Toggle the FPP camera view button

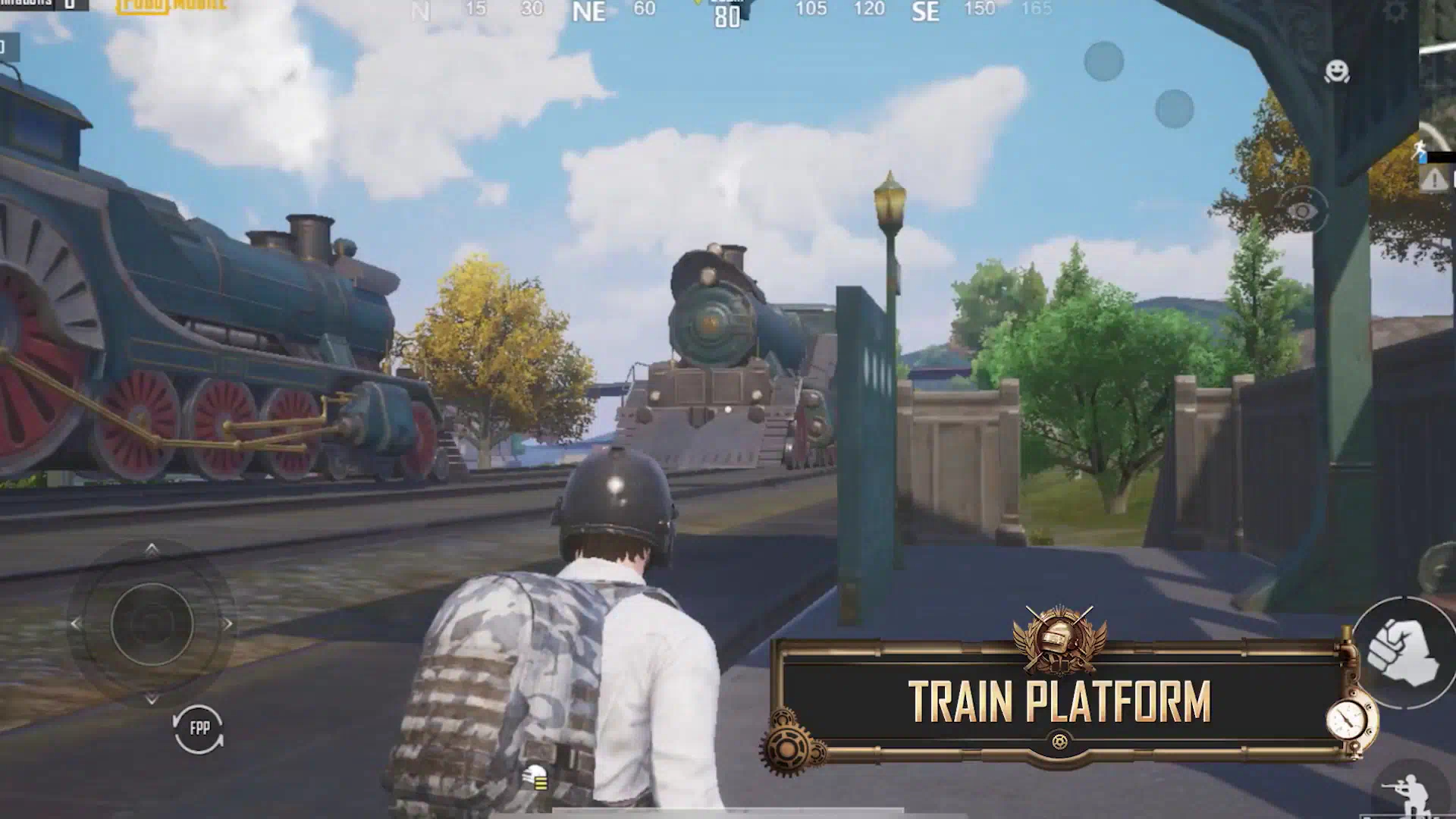point(199,729)
